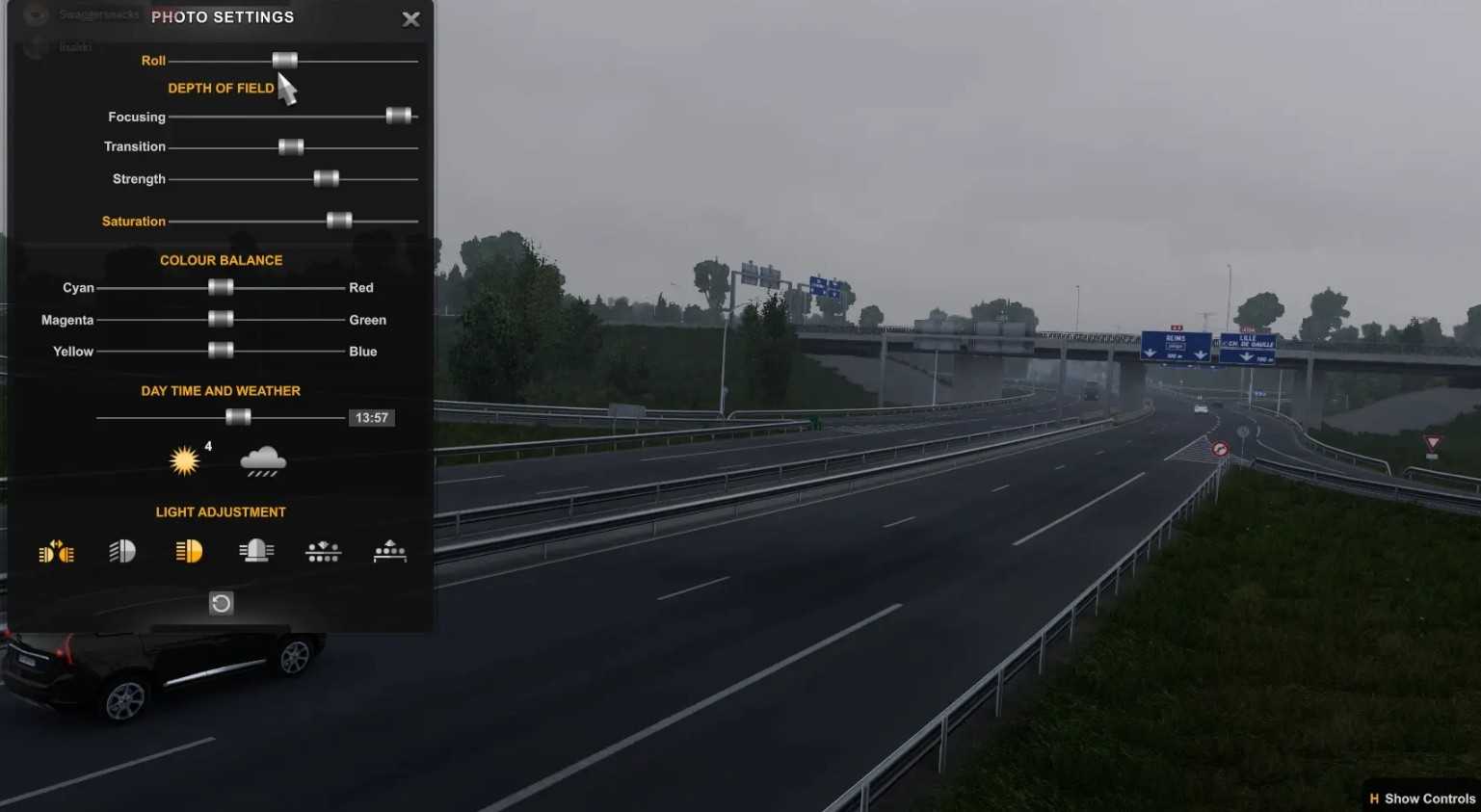Click the Magenta–Green colour balance handle
This screenshot has width=1481, height=812.
point(221,319)
